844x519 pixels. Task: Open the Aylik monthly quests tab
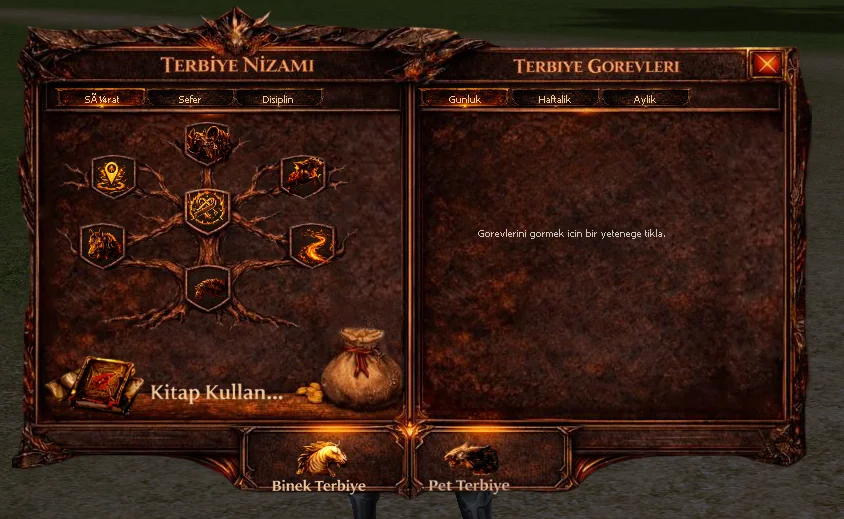point(644,99)
